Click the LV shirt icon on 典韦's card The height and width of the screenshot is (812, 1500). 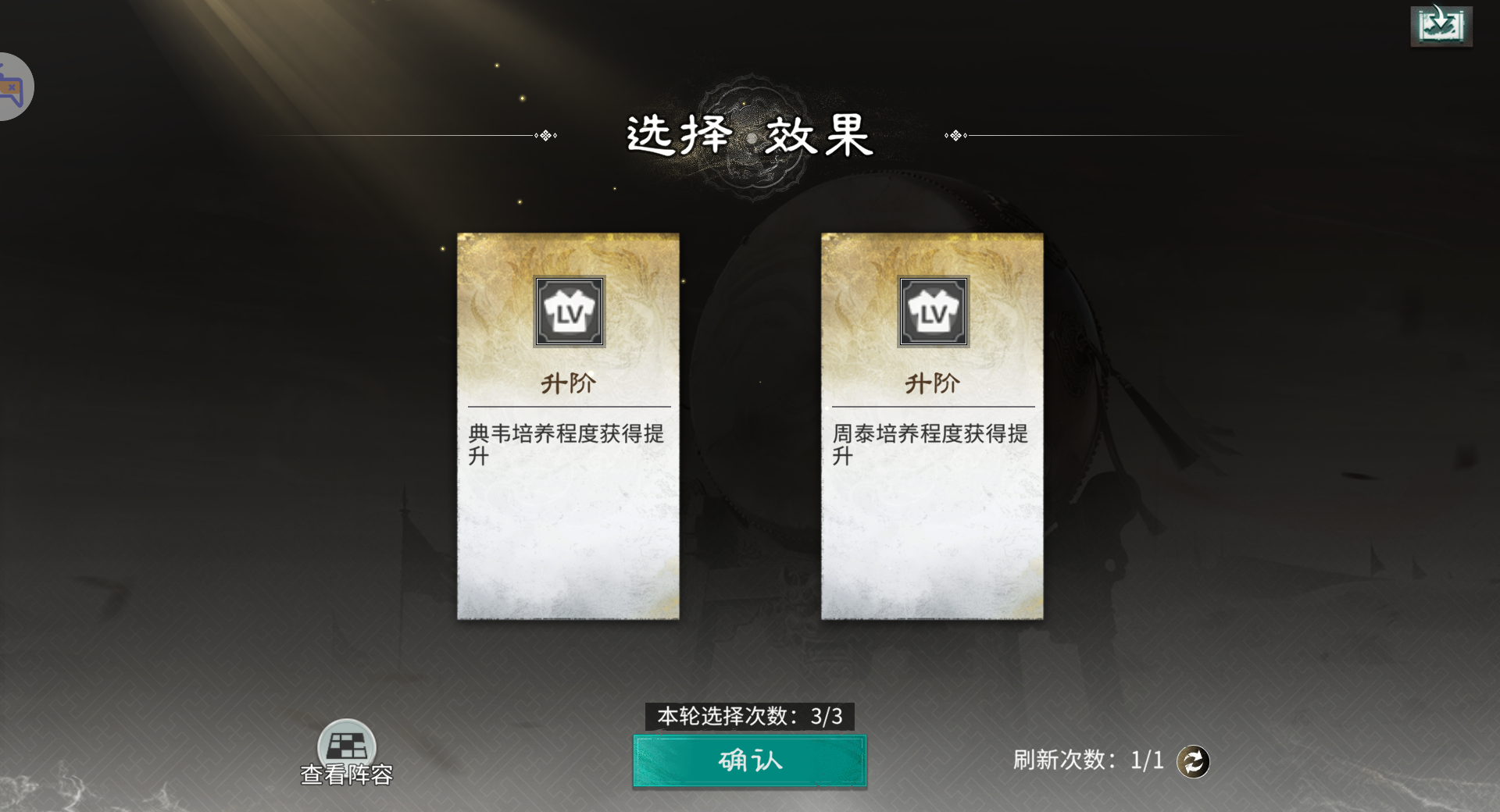tap(570, 311)
